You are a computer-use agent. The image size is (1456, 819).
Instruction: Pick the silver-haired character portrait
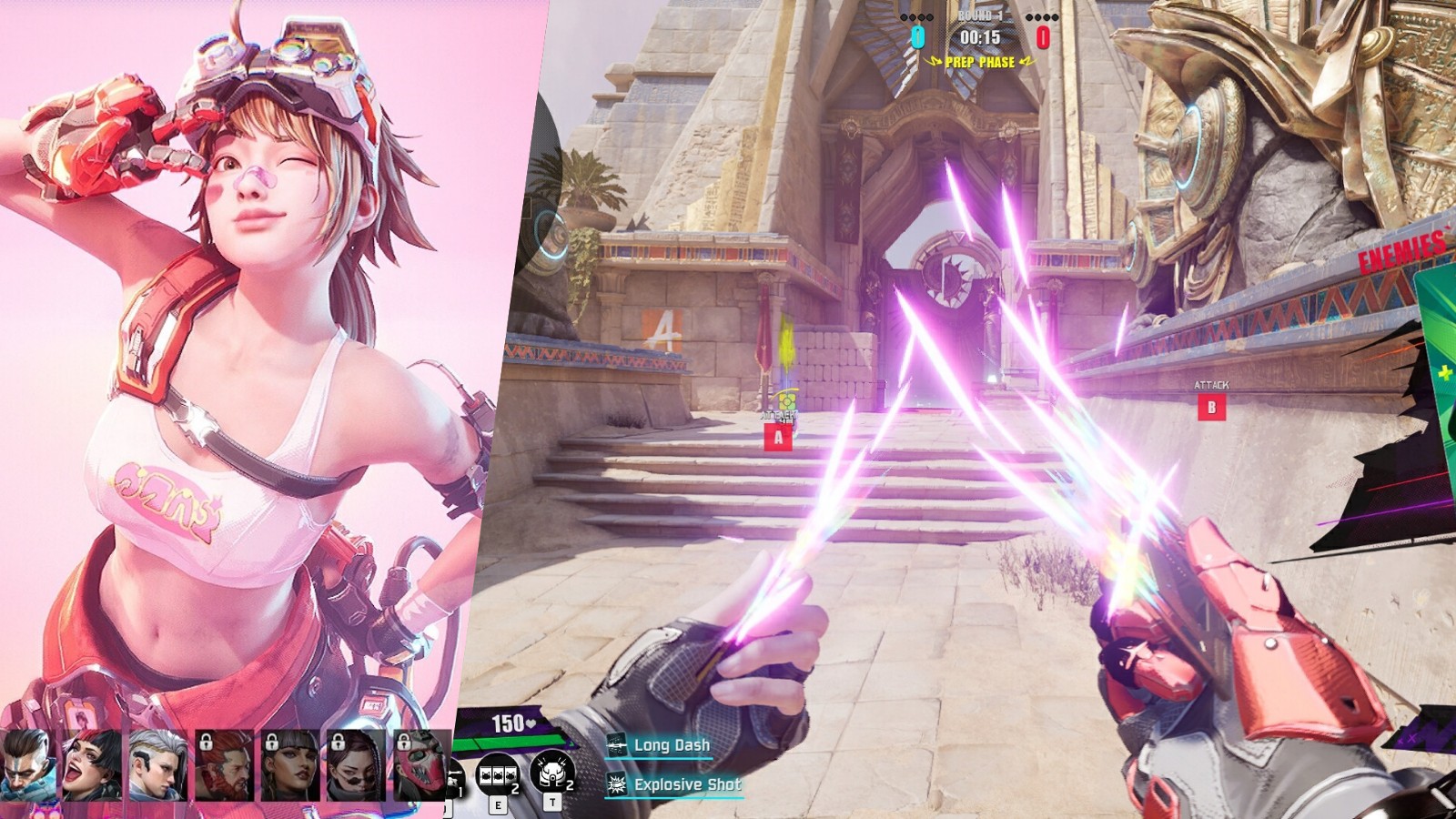pyautogui.click(x=157, y=764)
